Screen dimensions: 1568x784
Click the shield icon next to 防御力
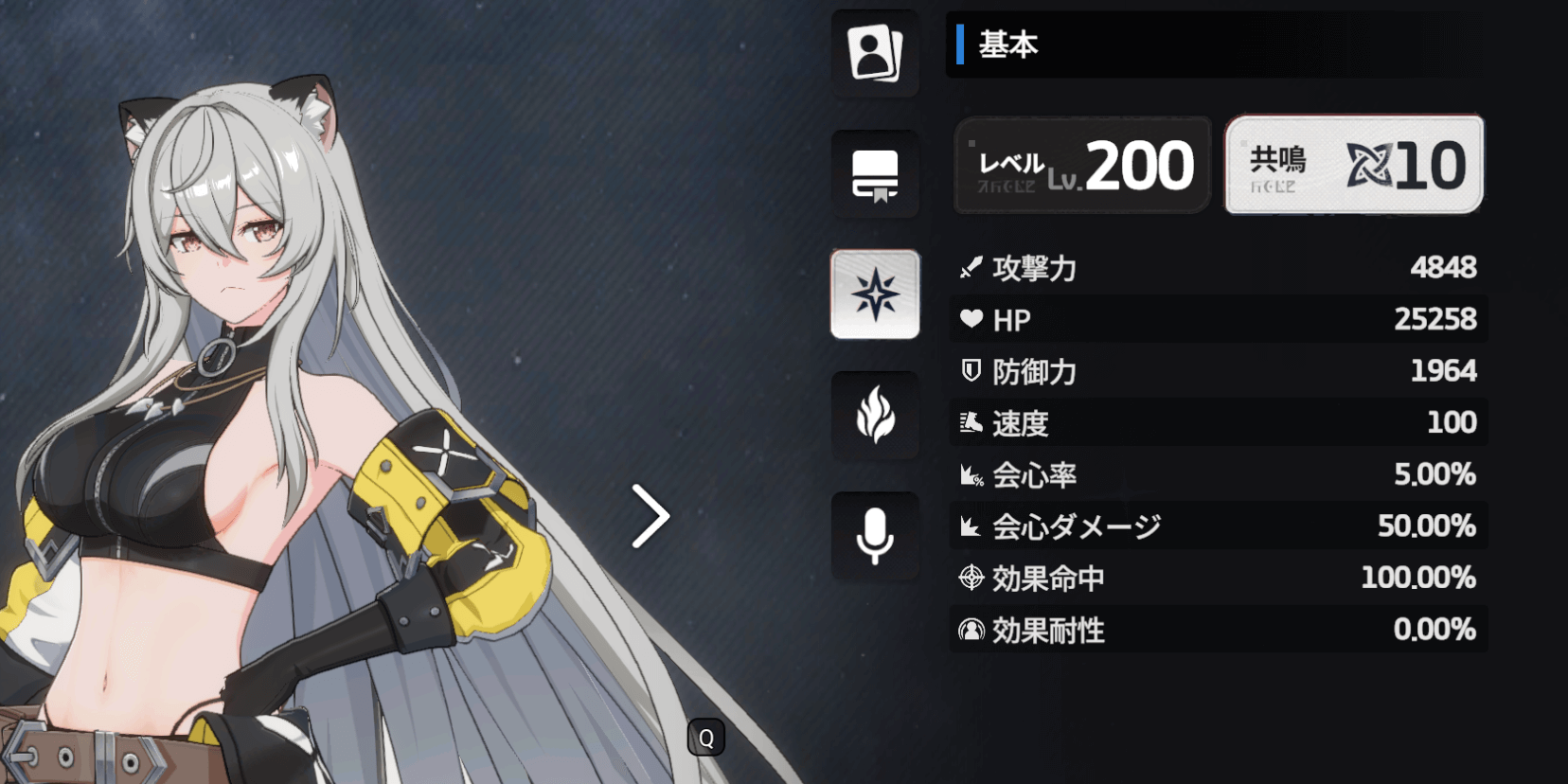pos(970,371)
